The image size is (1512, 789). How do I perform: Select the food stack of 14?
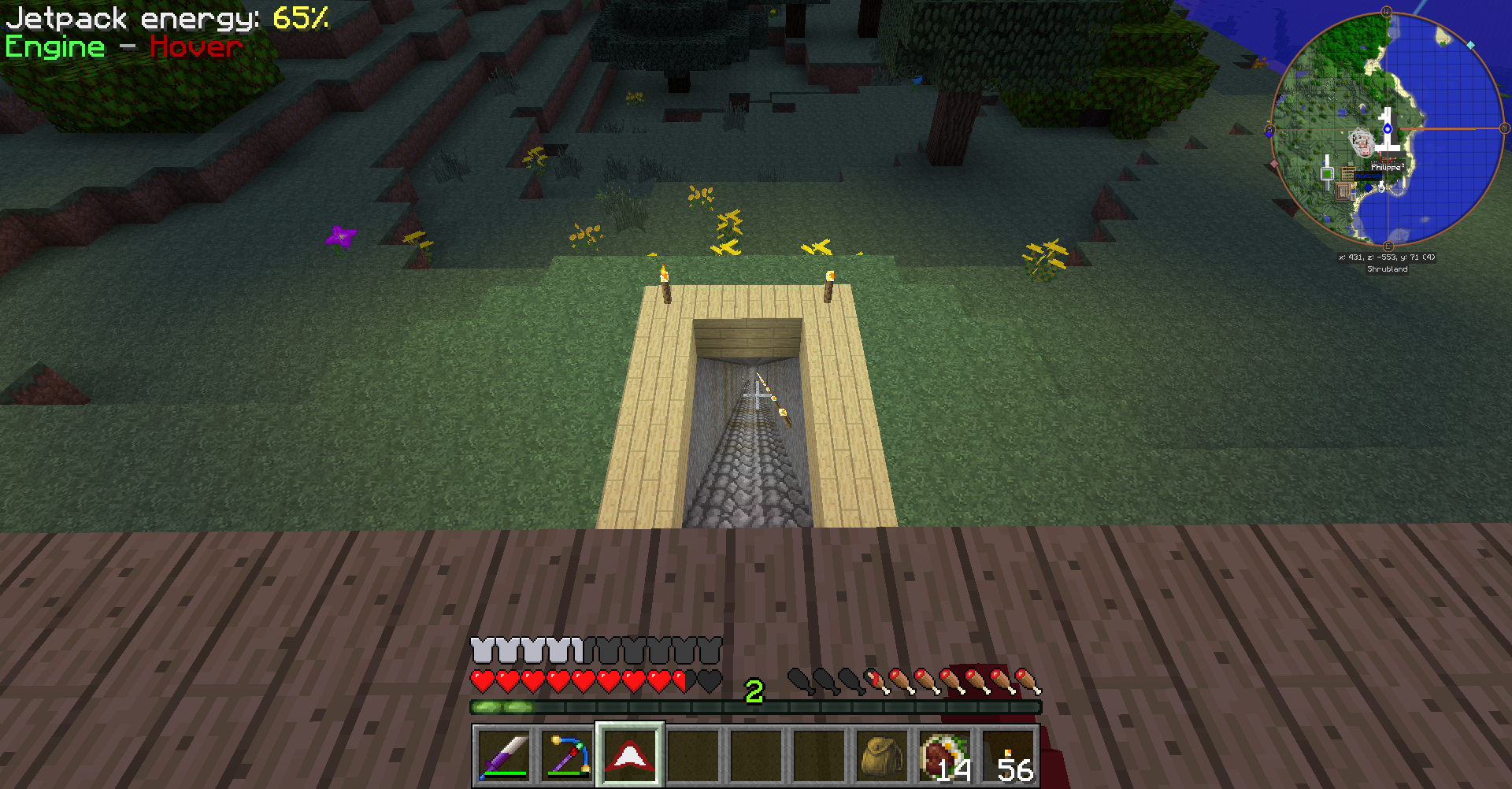tap(945, 756)
